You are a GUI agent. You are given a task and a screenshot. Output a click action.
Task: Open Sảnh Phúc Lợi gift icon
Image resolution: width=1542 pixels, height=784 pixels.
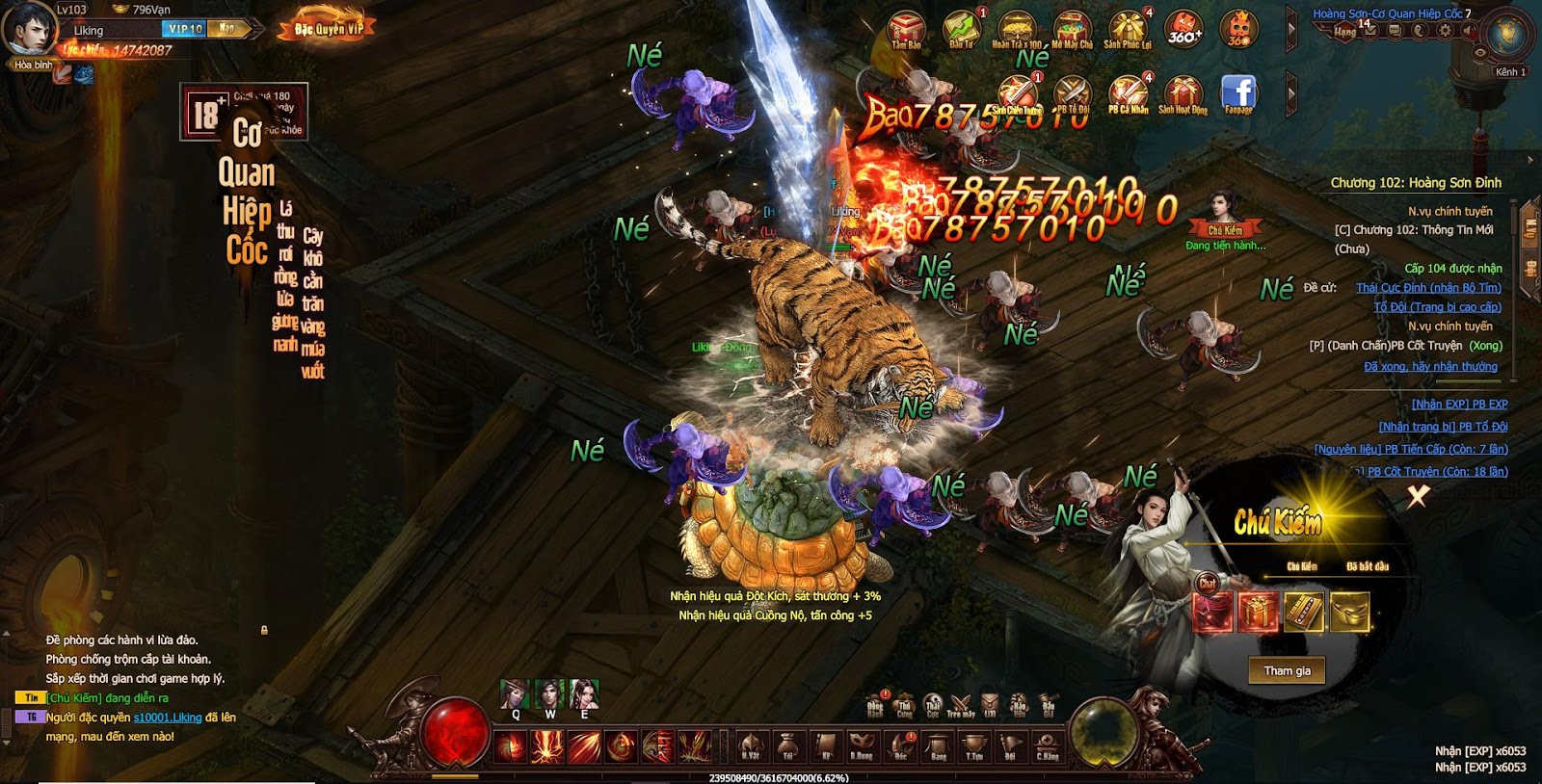click(1127, 29)
